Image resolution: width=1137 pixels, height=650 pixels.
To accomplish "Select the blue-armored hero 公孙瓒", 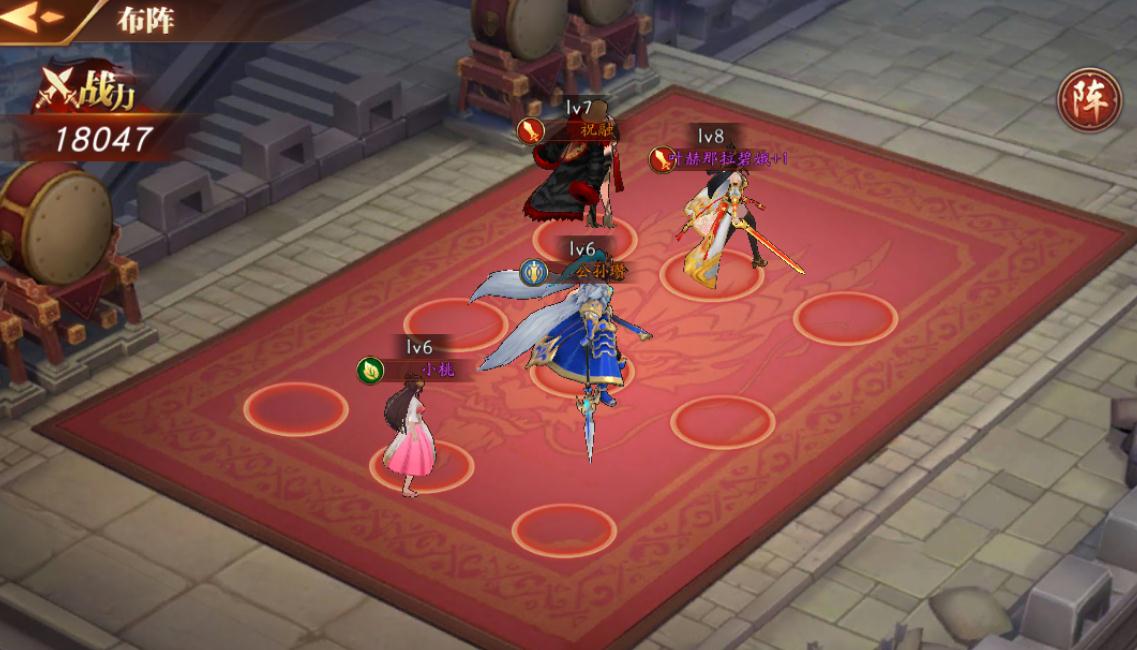I will click(580, 340).
